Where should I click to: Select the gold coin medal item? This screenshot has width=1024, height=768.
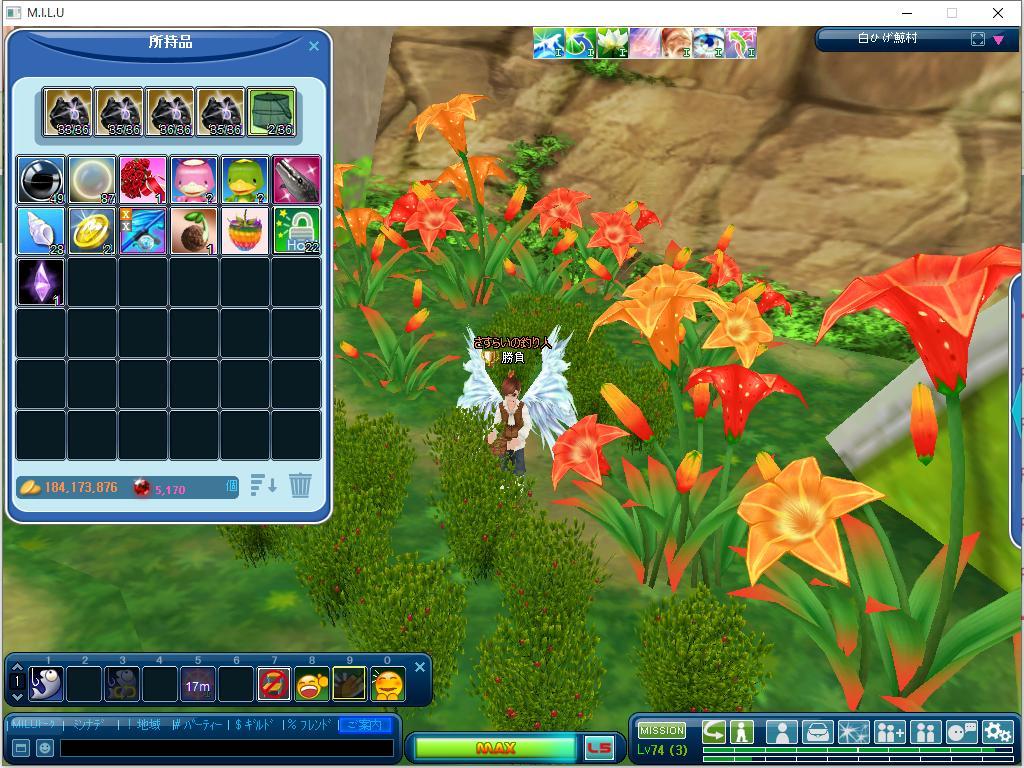92,231
